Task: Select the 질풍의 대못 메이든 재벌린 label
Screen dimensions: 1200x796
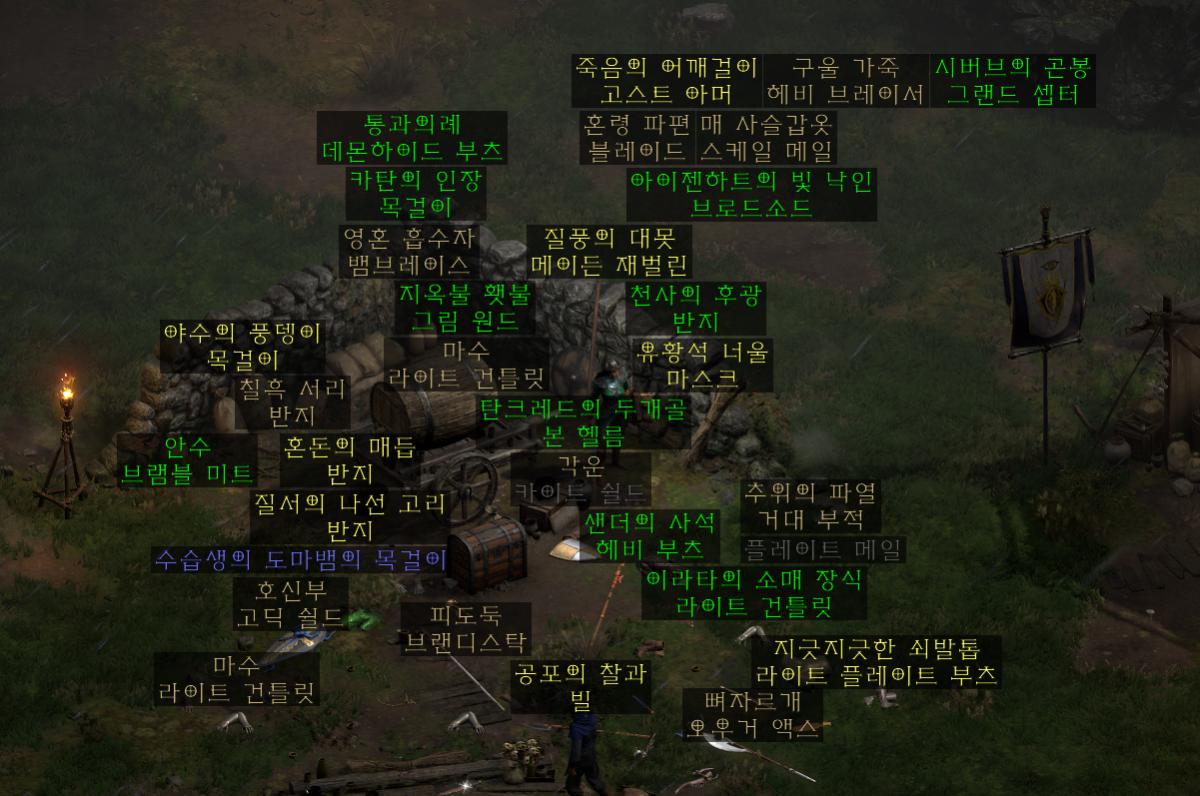Action: click(x=609, y=251)
